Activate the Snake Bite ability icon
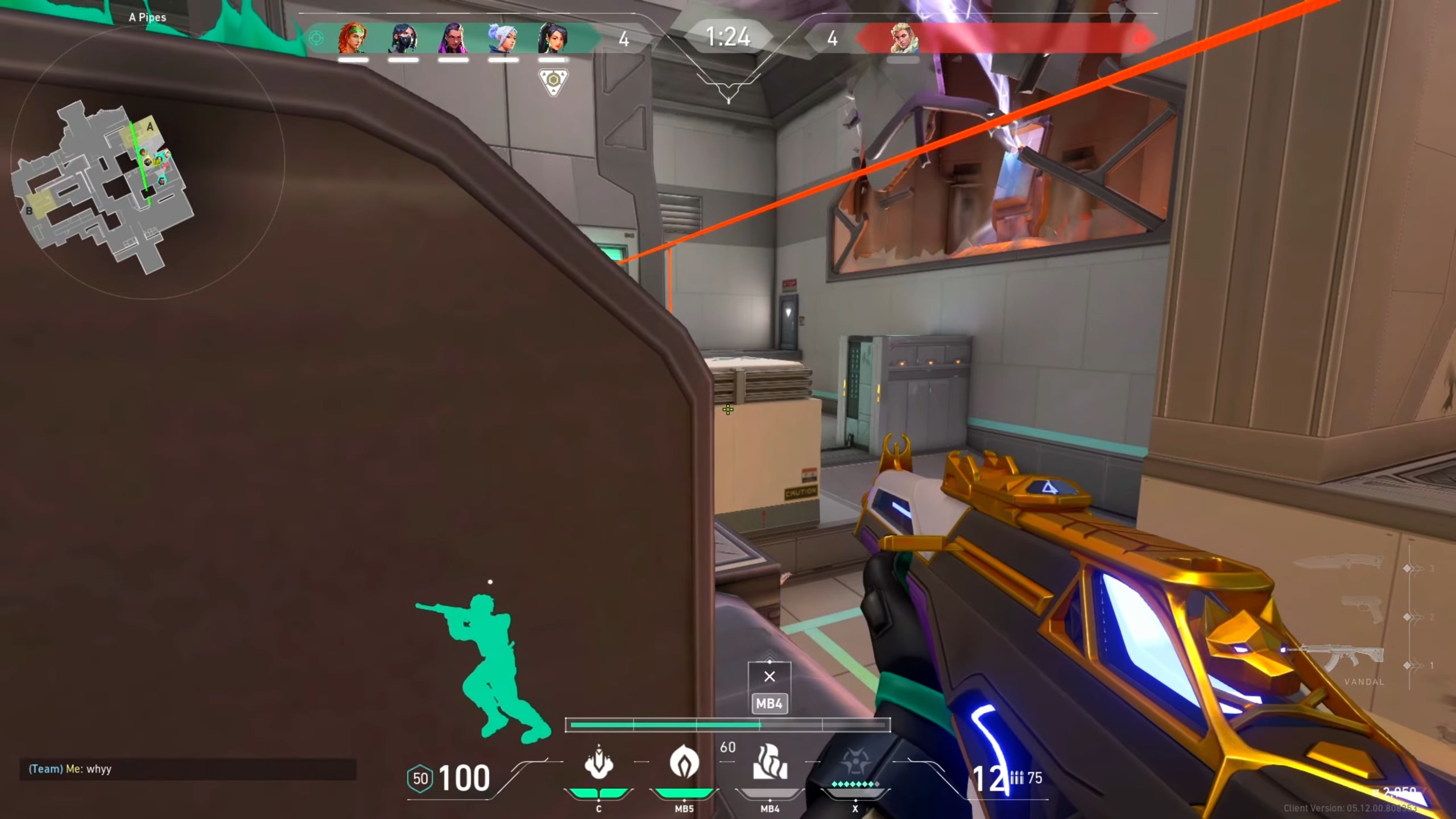The height and width of the screenshot is (819, 1456). click(598, 763)
